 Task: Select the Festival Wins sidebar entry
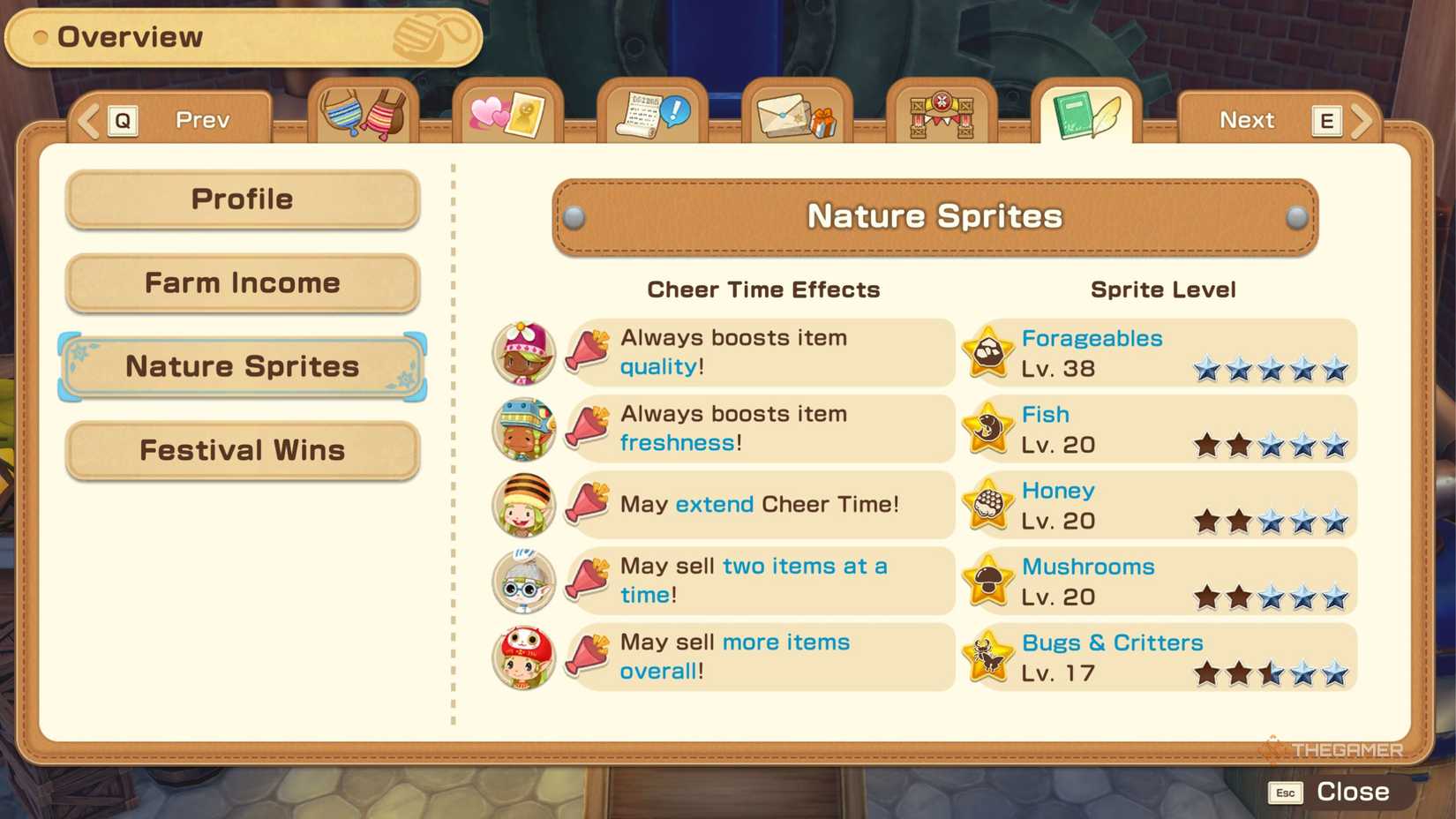pyautogui.click(x=241, y=450)
